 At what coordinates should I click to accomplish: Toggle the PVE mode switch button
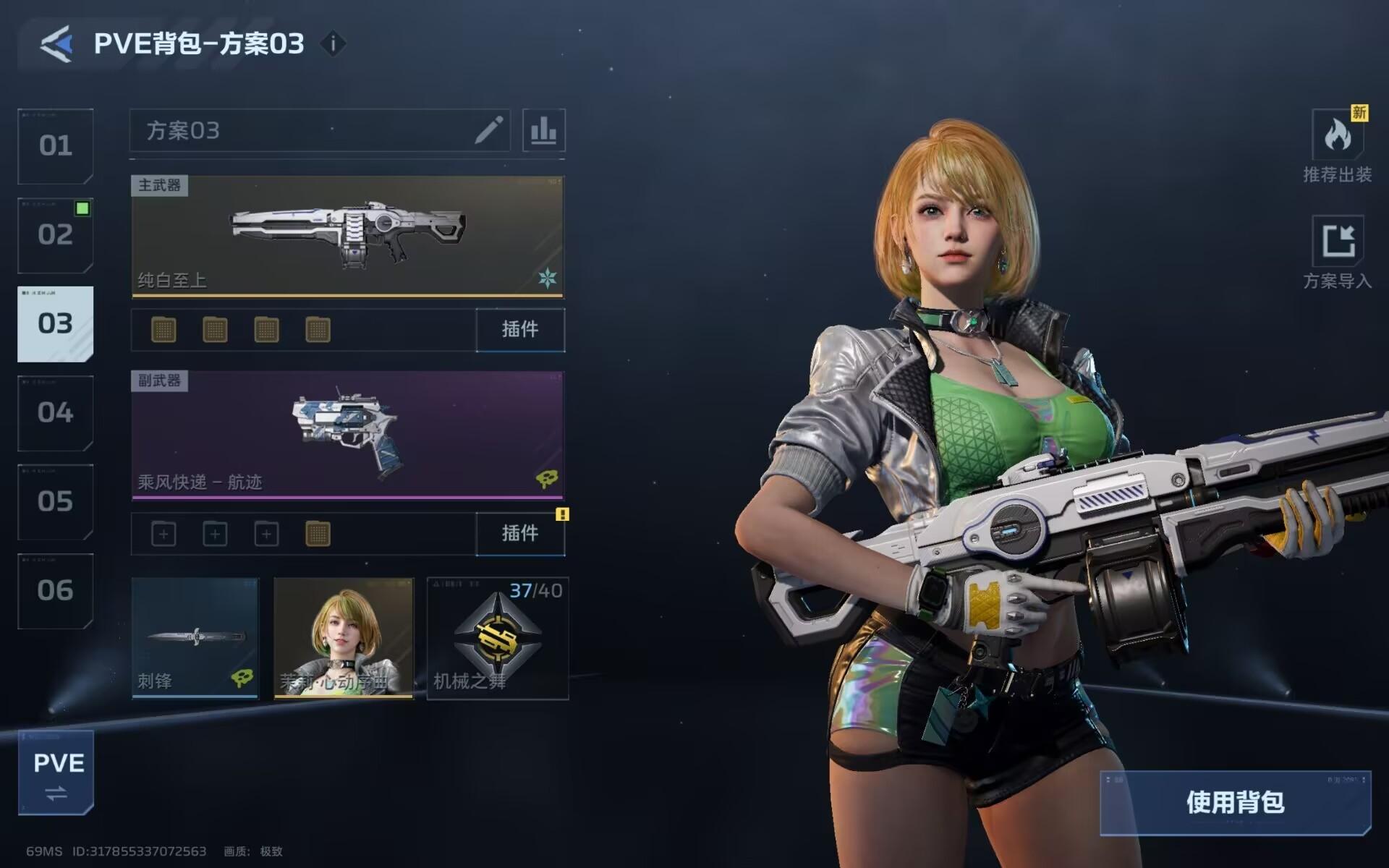(56, 773)
